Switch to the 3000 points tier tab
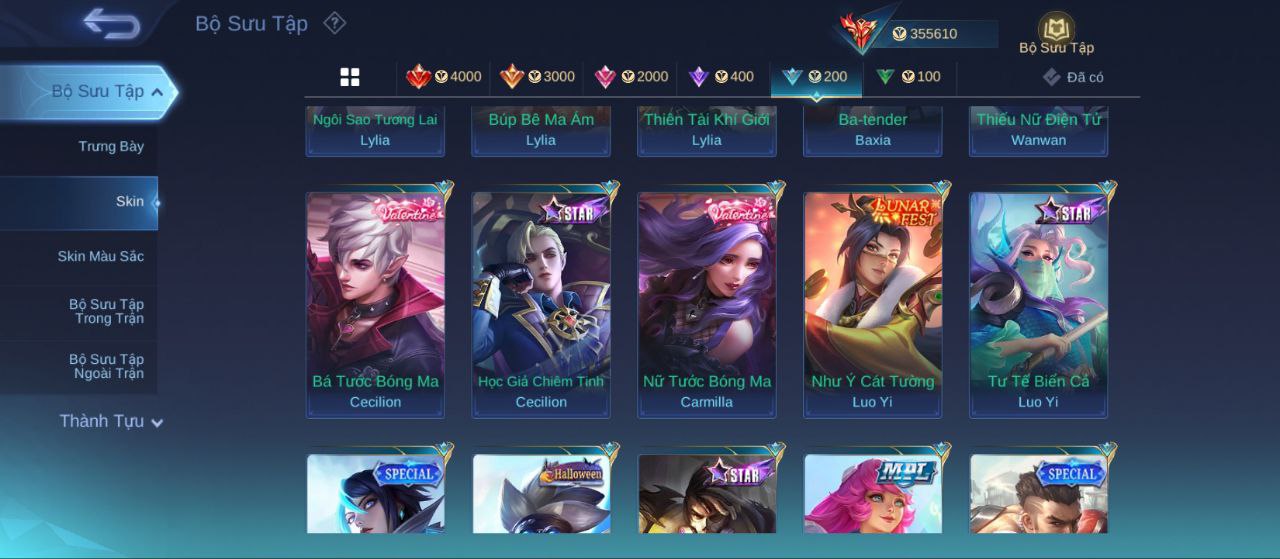Image resolution: width=1280 pixels, height=559 pixels. 537,77
